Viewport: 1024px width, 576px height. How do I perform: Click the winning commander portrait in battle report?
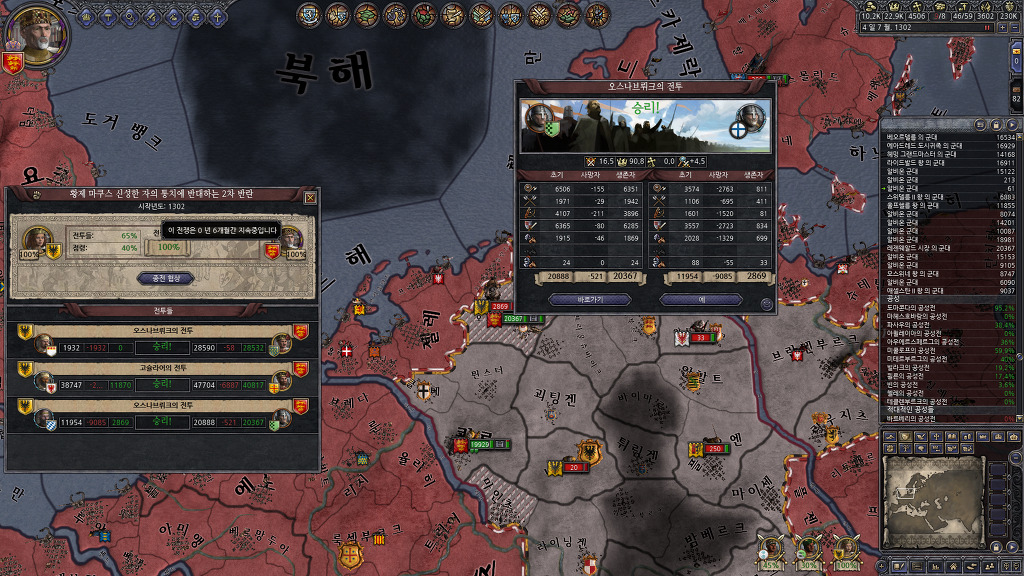[x=538, y=115]
